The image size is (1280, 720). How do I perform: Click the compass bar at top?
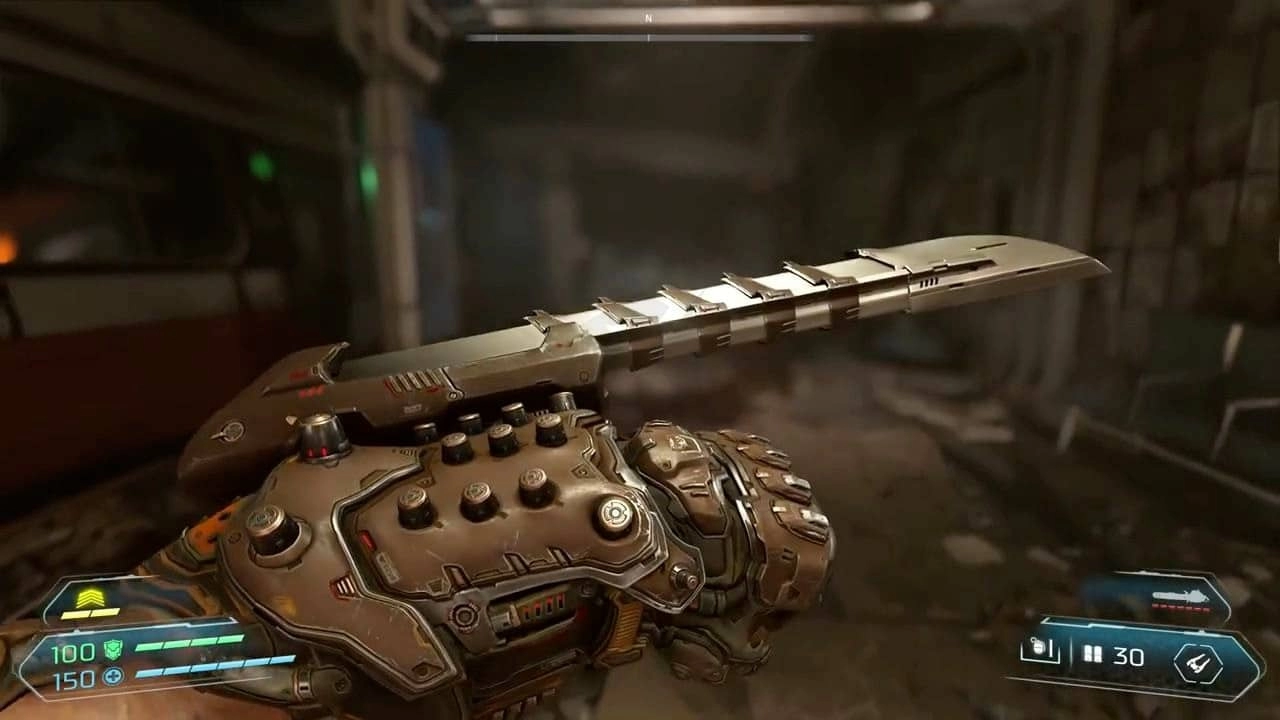click(x=639, y=38)
